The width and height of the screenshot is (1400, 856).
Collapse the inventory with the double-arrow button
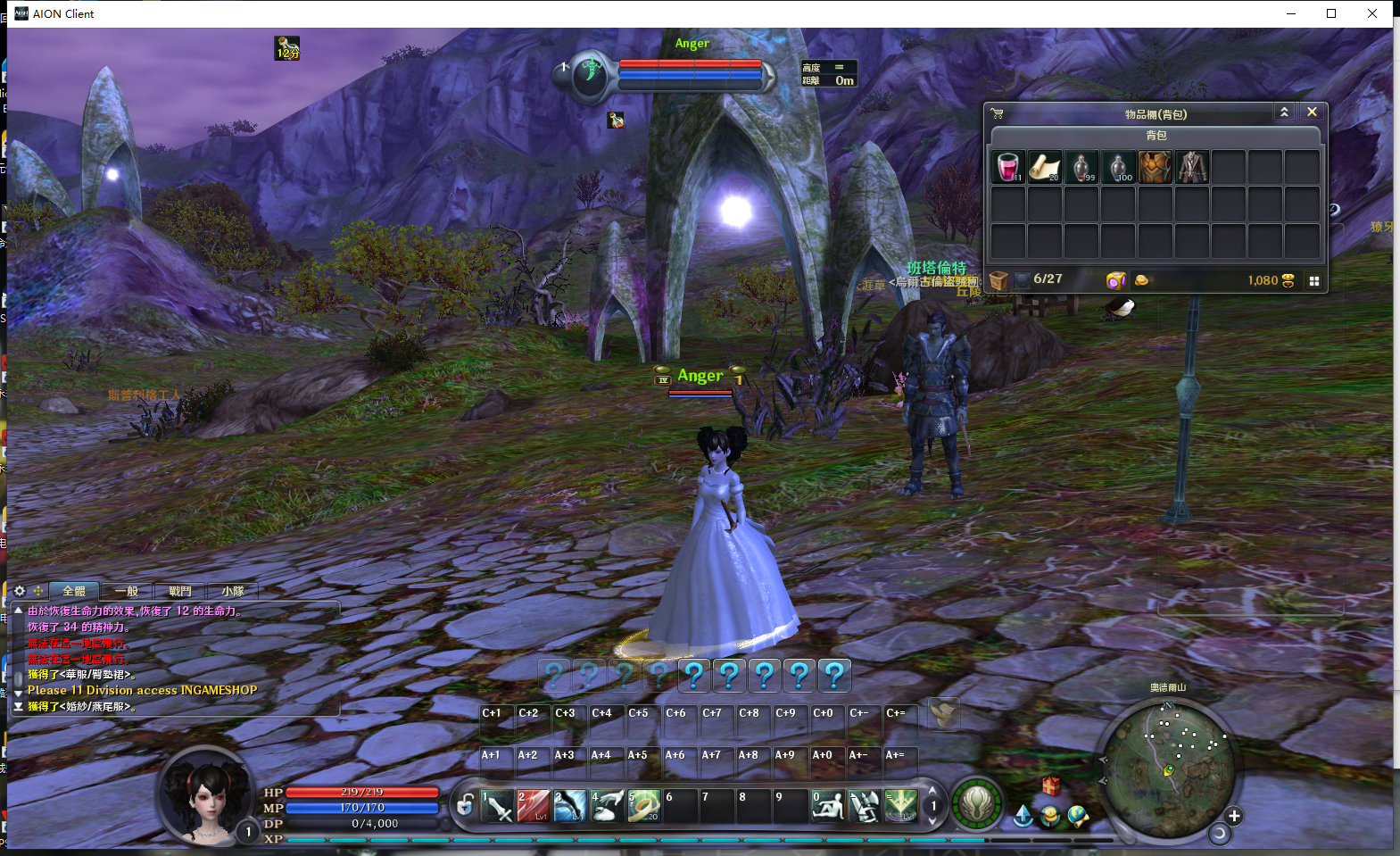click(1284, 112)
